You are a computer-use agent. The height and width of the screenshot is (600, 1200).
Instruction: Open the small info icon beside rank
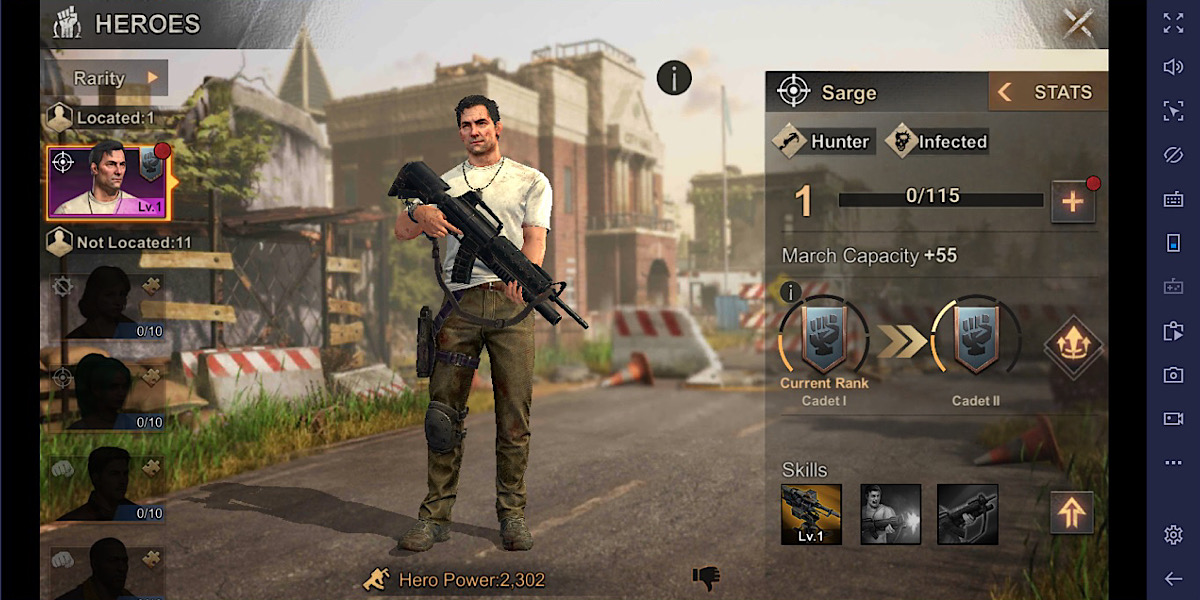coord(790,292)
